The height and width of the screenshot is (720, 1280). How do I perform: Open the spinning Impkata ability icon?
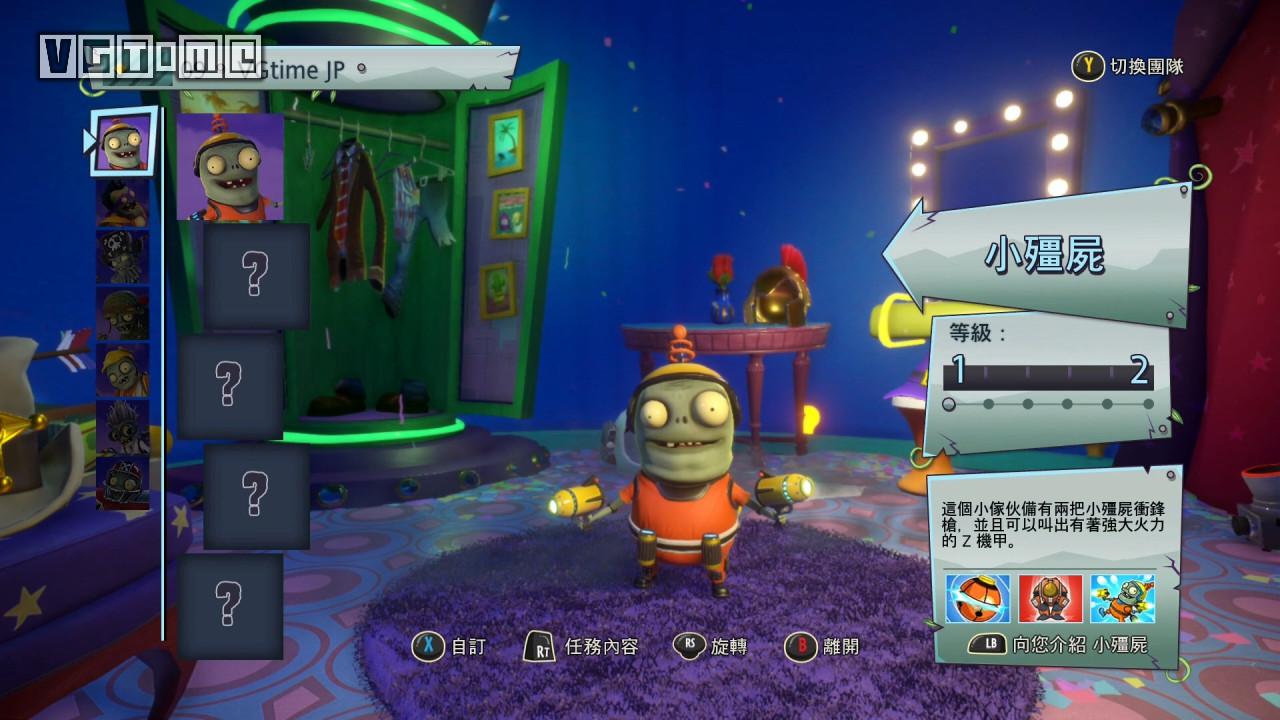pos(1122,599)
